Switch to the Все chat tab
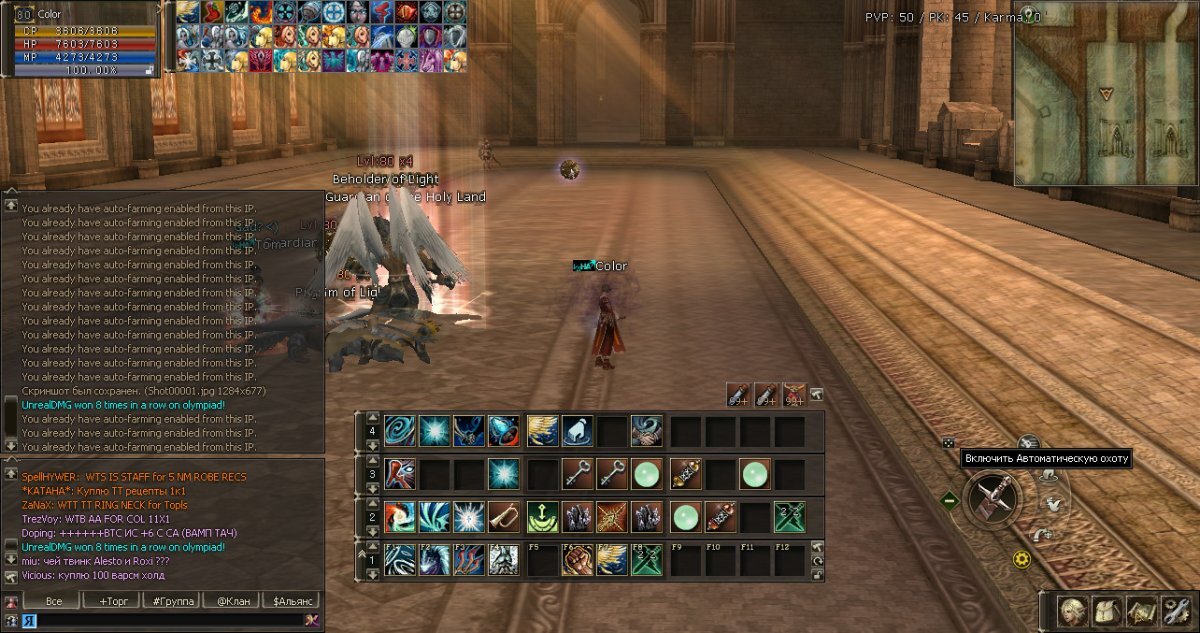The height and width of the screenshot is (633, 1200). pos(54,601)
